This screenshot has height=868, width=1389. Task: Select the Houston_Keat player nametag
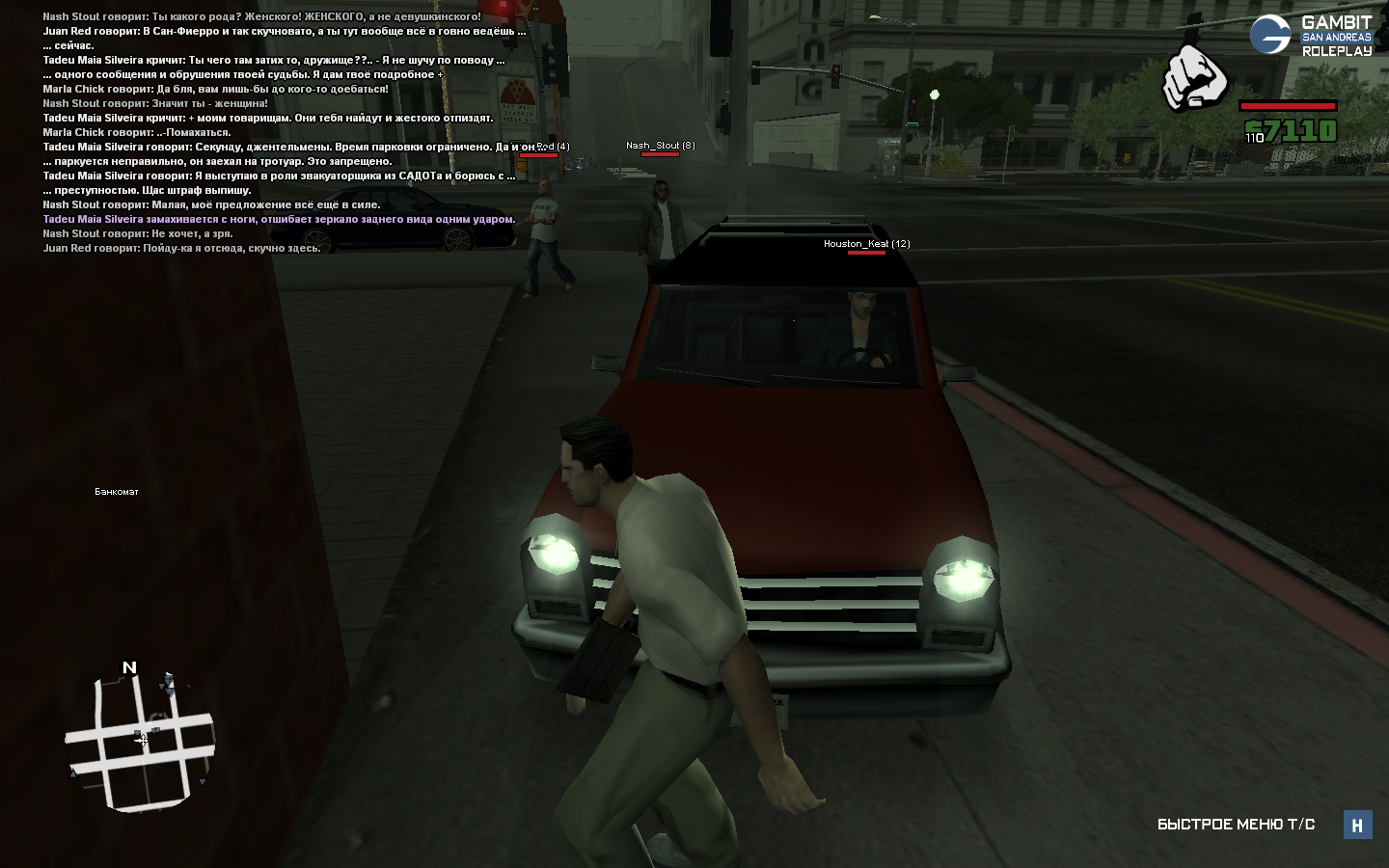tap(866, 244)
